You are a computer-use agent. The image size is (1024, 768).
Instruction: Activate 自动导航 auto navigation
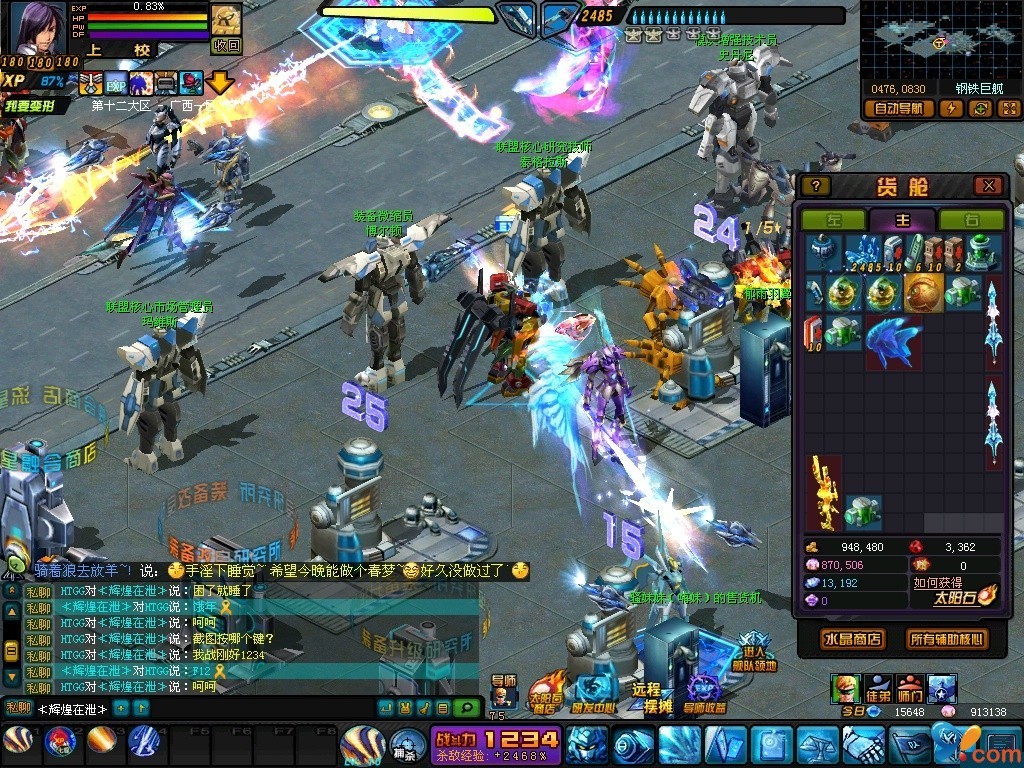point(898,108)
